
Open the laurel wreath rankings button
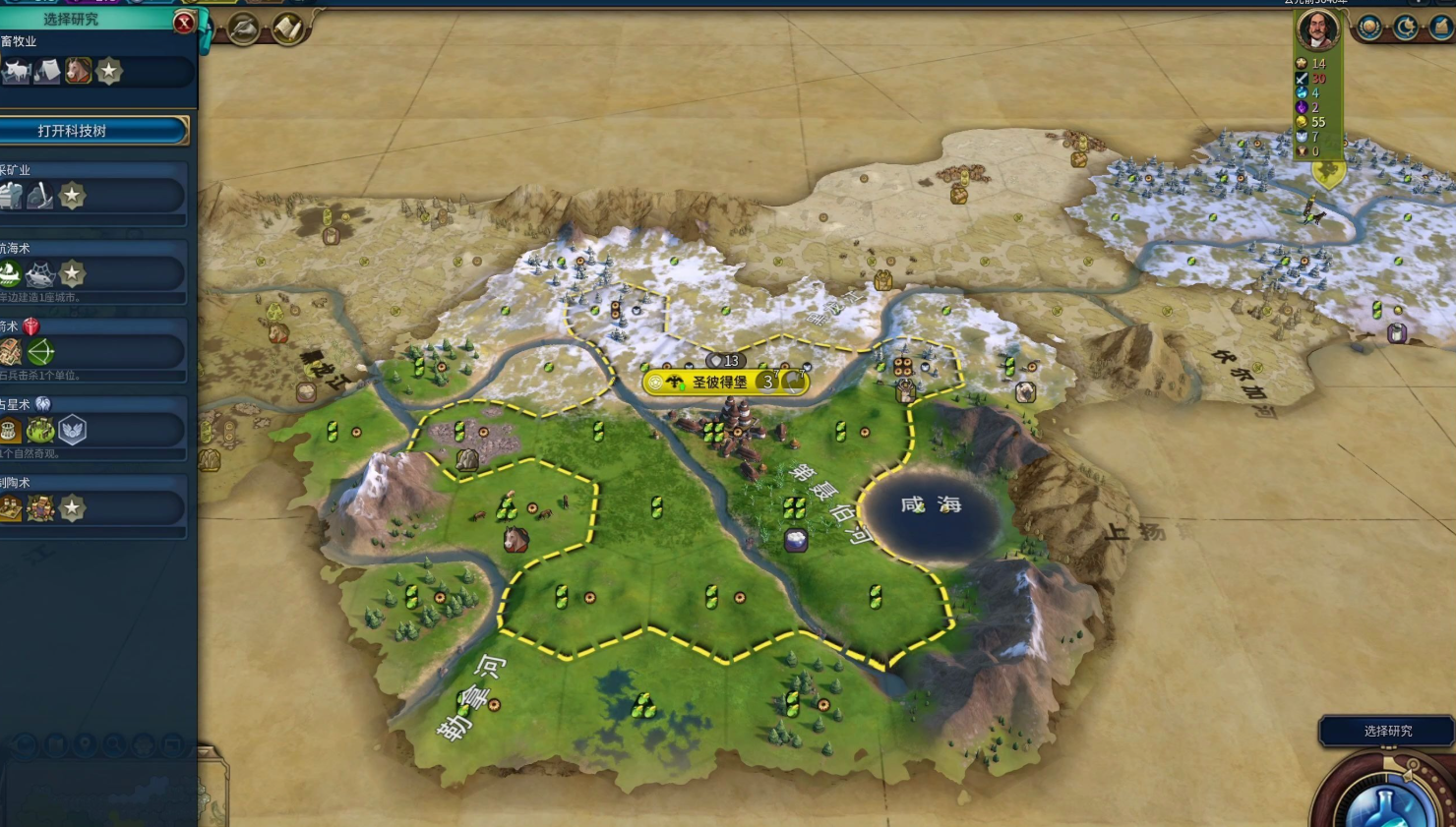(x=1368, y=28)
